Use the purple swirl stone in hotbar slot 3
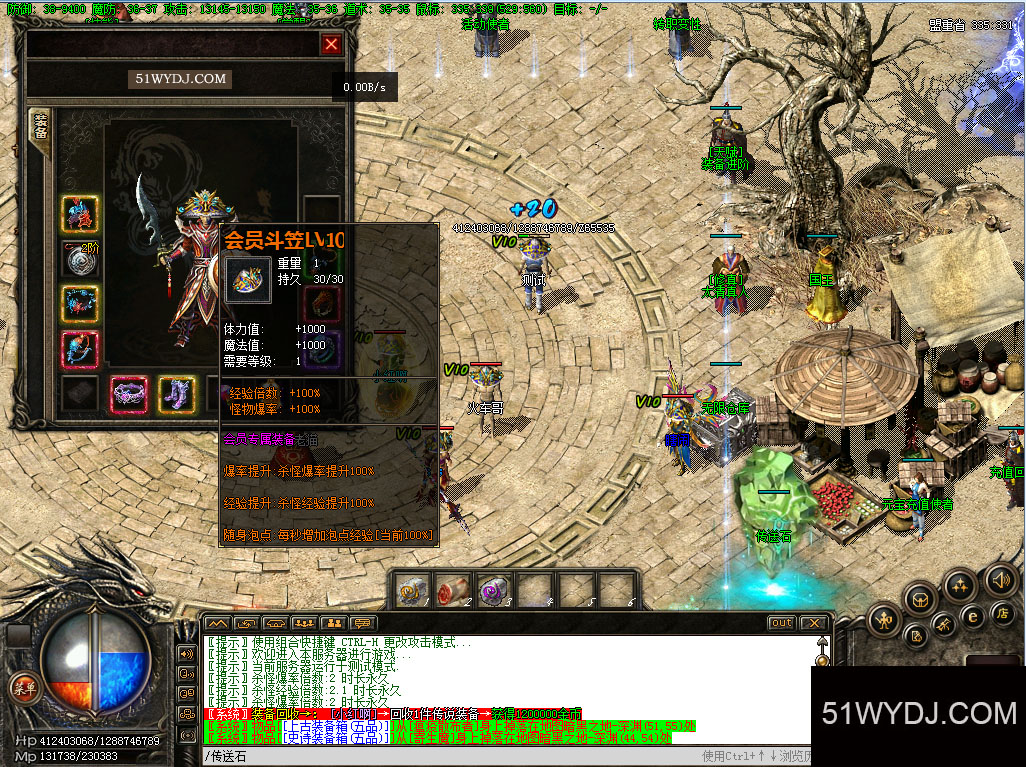 (493, 590)
